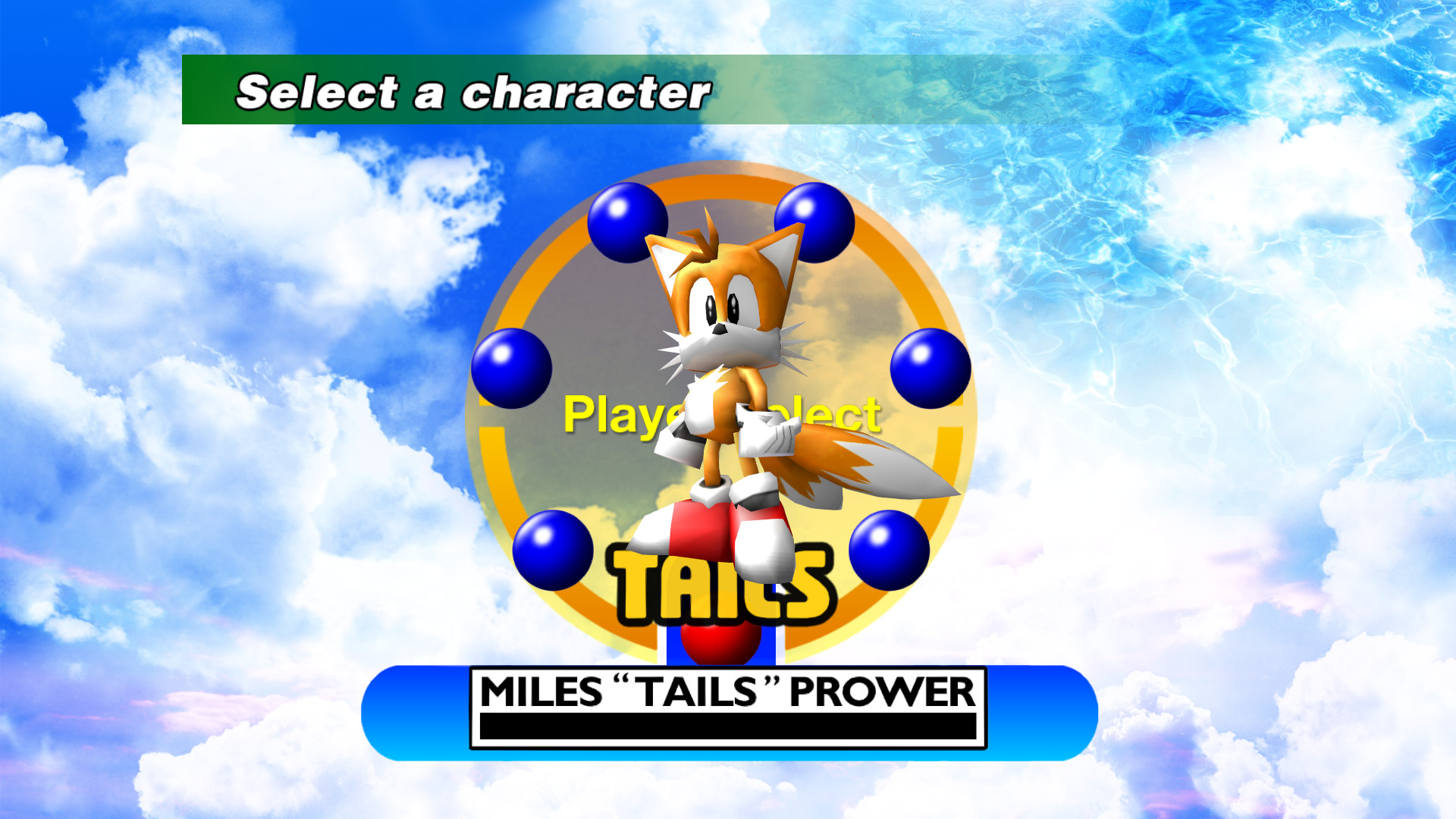Click the yellow TAILS name logo
The image size is (1456, 819).
tap(720, 591)
